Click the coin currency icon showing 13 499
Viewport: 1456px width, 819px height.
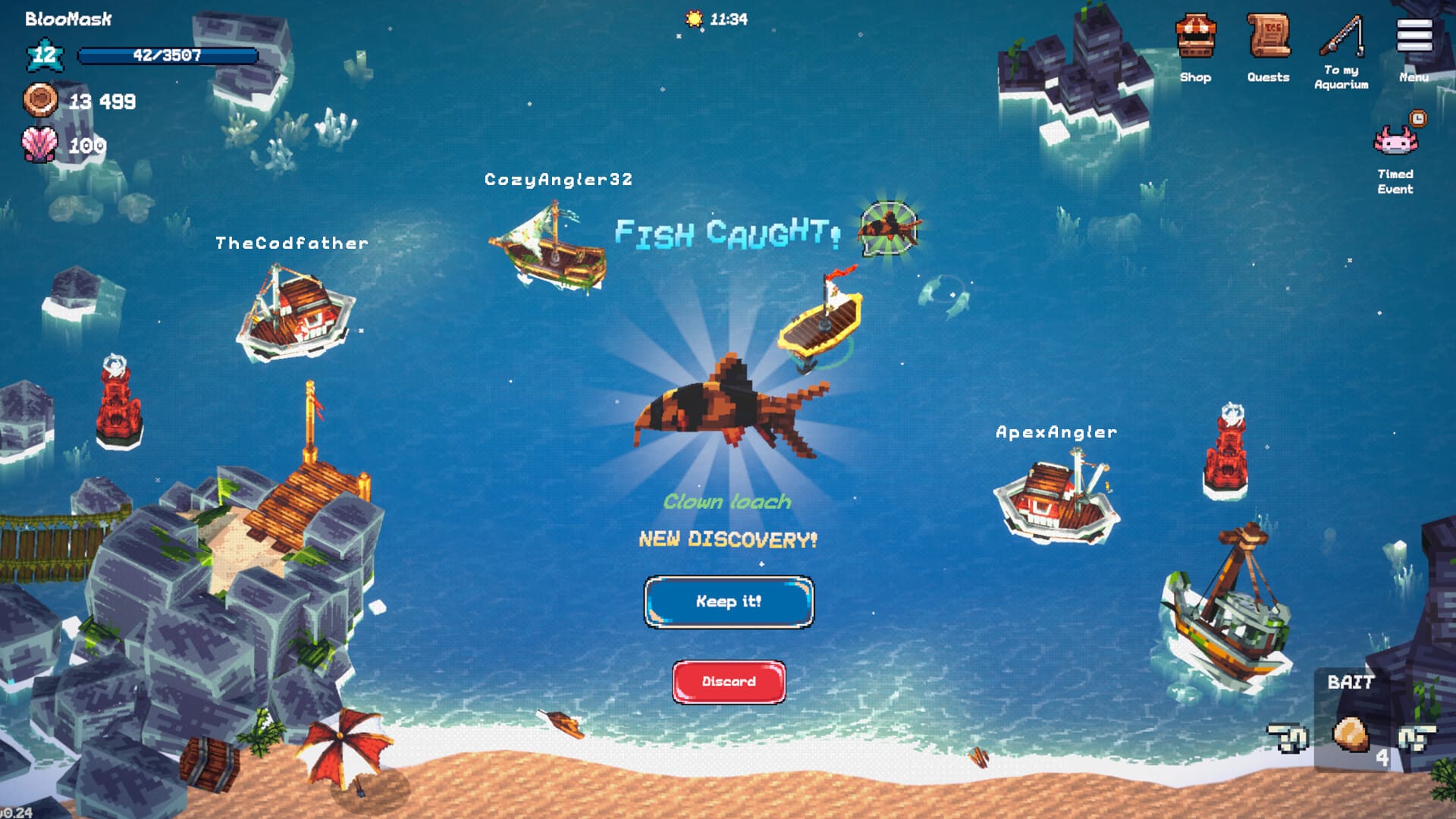coord(42,99)
